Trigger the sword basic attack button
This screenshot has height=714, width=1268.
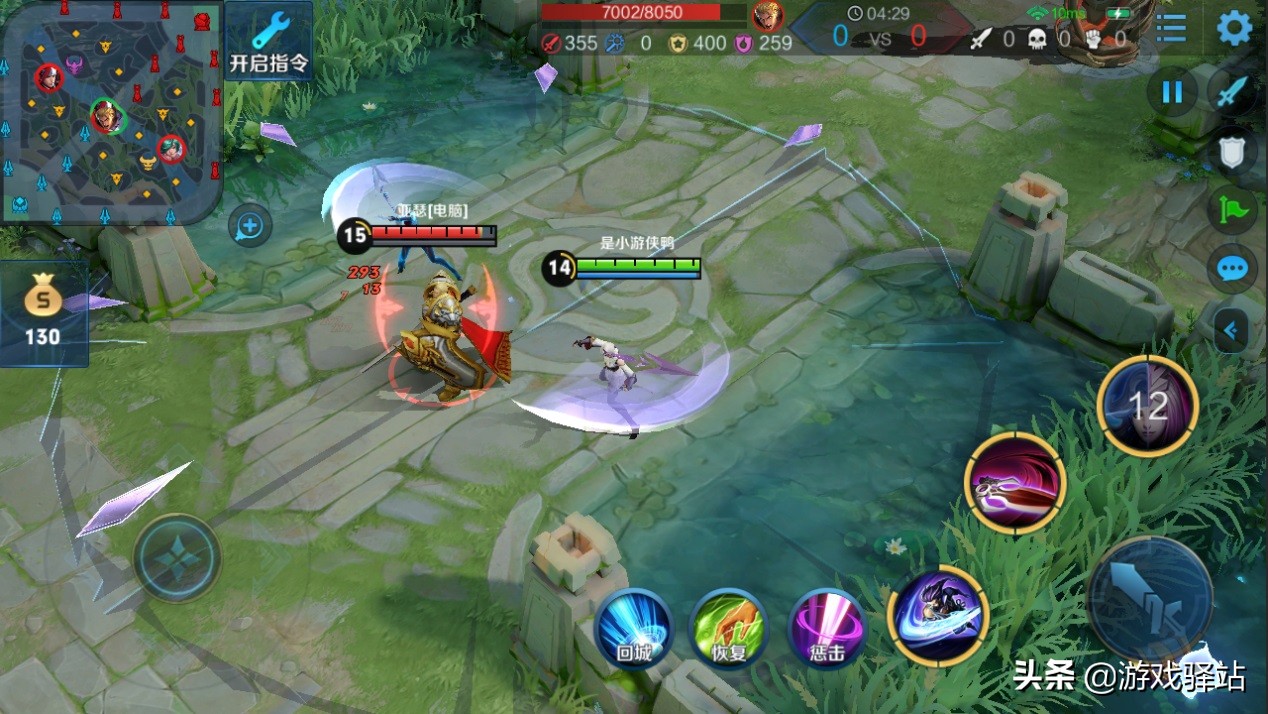1150,600
